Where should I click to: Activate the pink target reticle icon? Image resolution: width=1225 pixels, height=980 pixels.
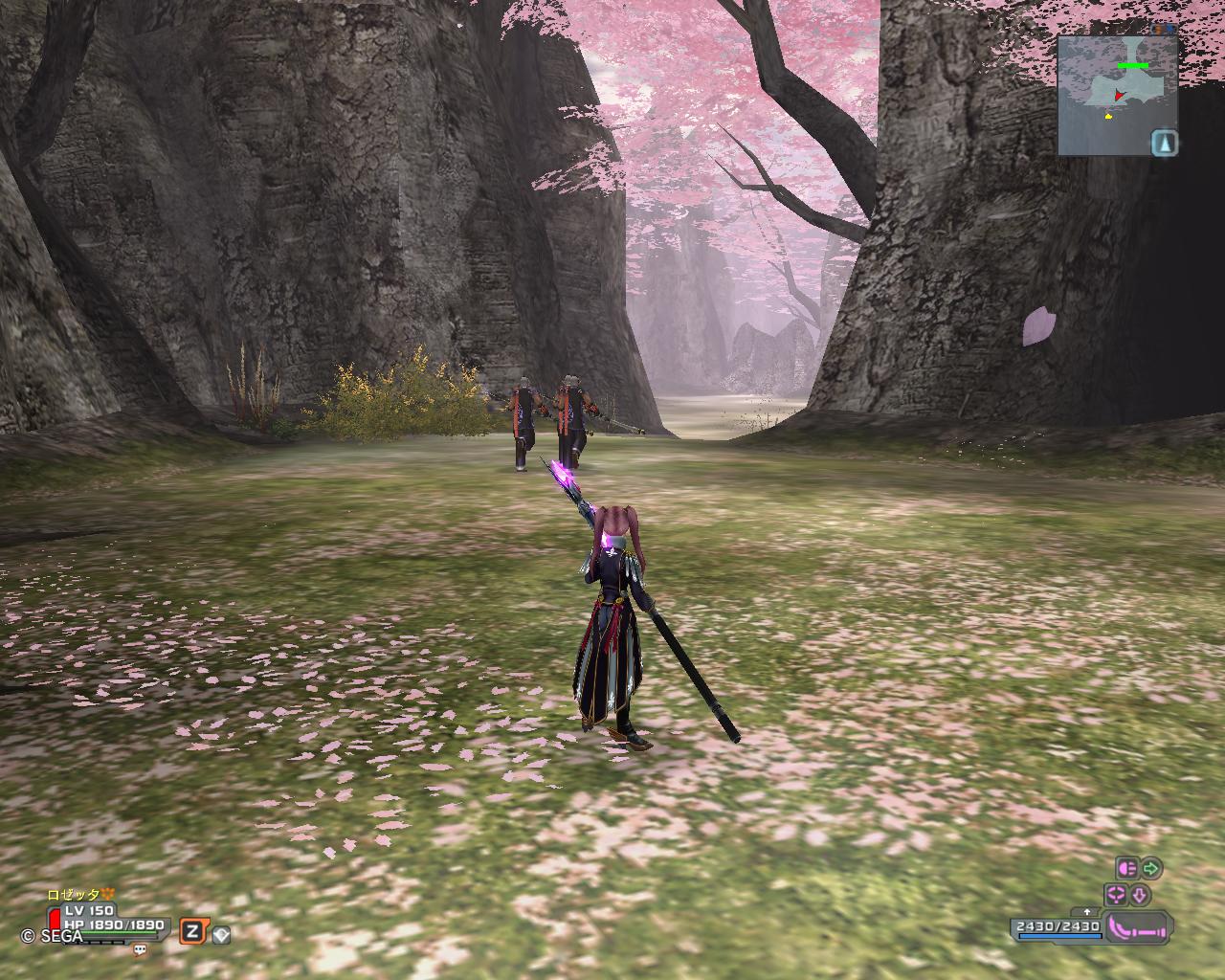coord(1116,896)
